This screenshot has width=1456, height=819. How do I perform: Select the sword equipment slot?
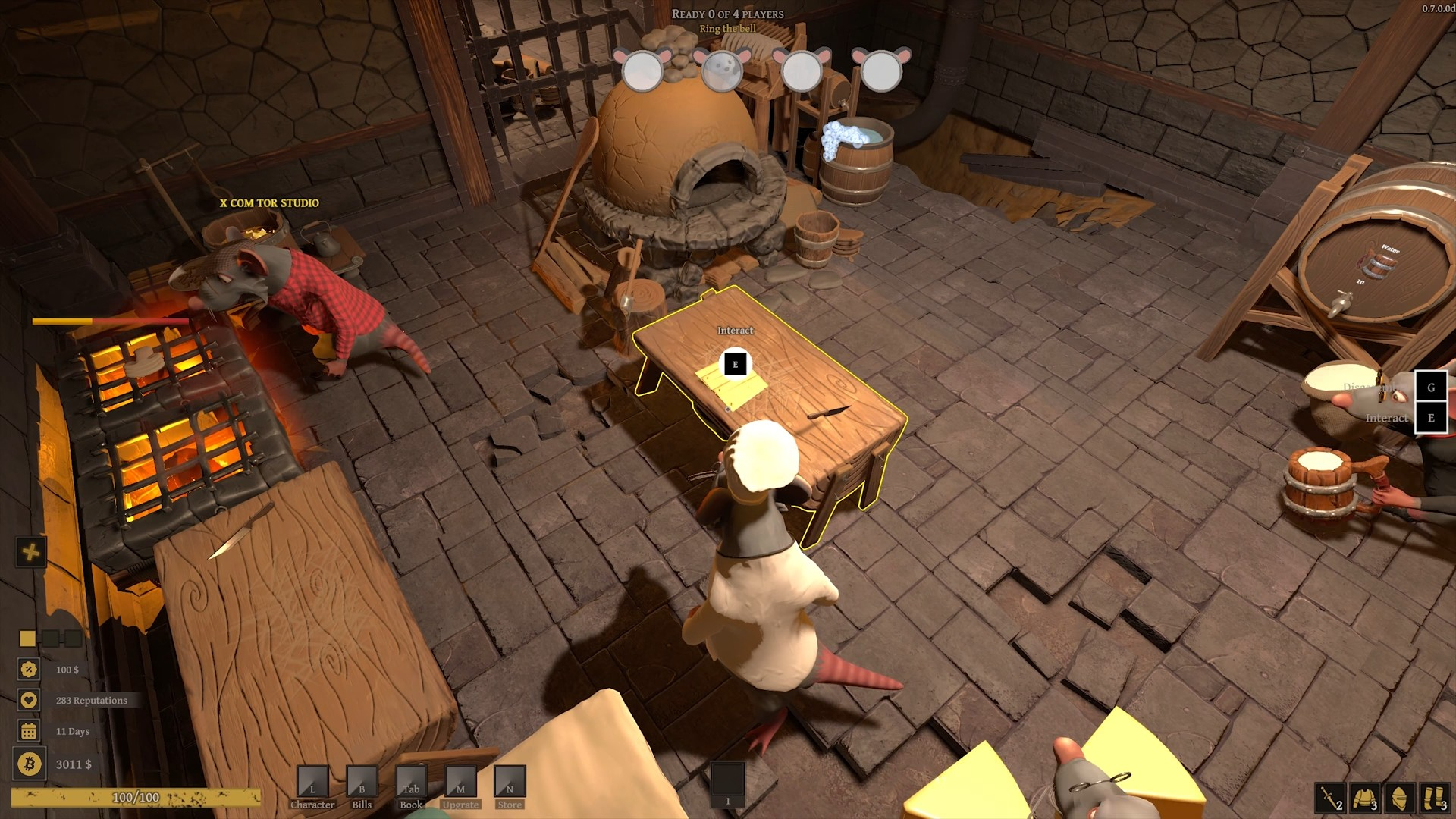click(x=1329, y=799)
